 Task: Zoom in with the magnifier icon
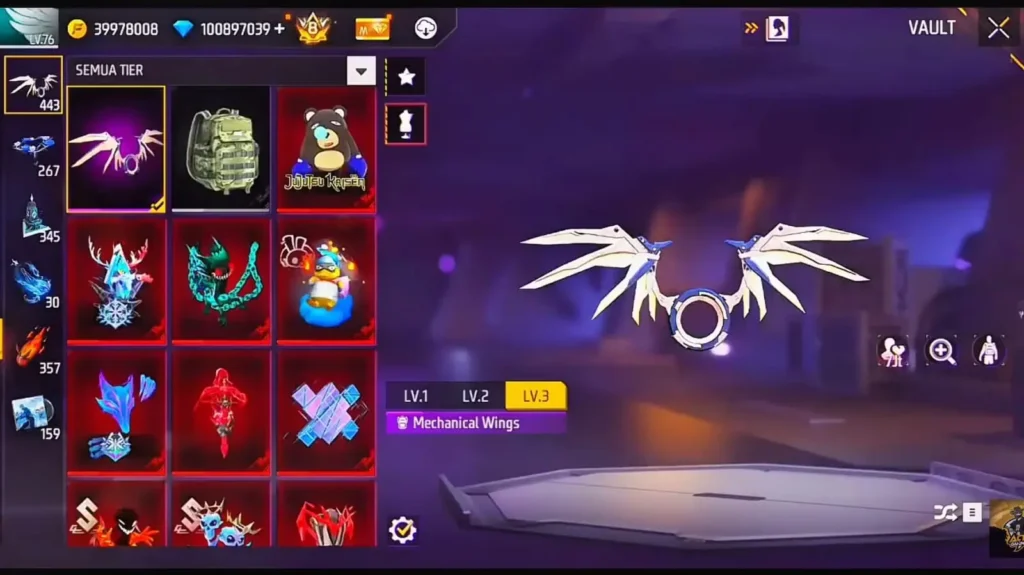pyautogui.click(x=941, y=350)
